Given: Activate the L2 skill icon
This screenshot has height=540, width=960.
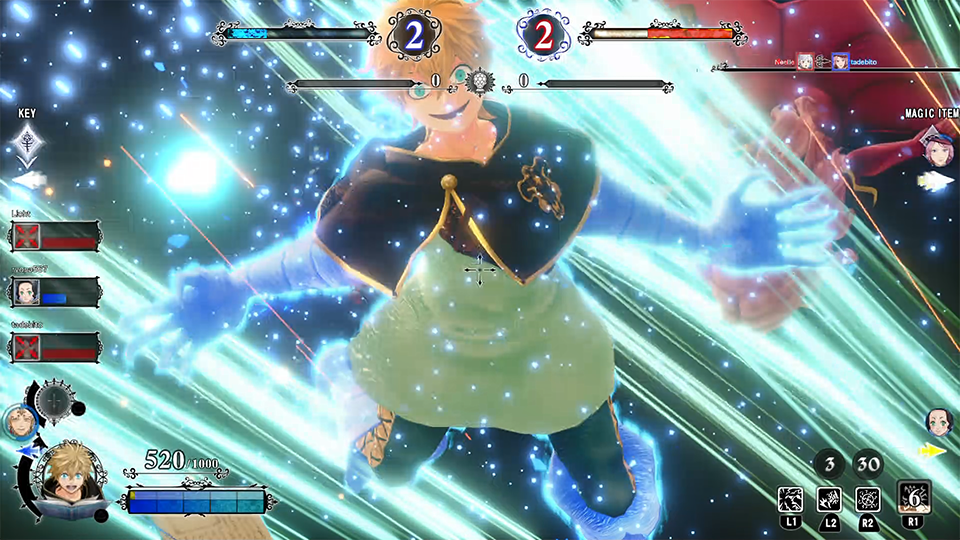Looking at the screenshot, I should 829,499.
